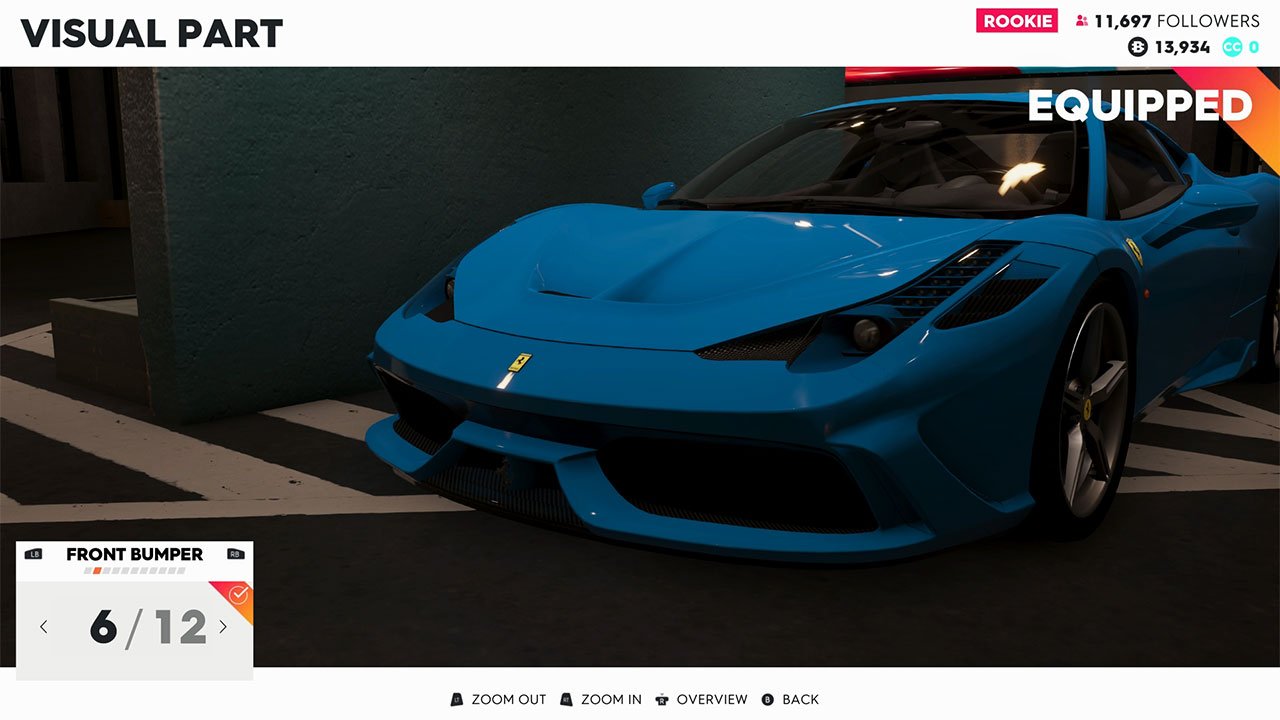Click the Zoom Out trigger icon

(456, 699)
